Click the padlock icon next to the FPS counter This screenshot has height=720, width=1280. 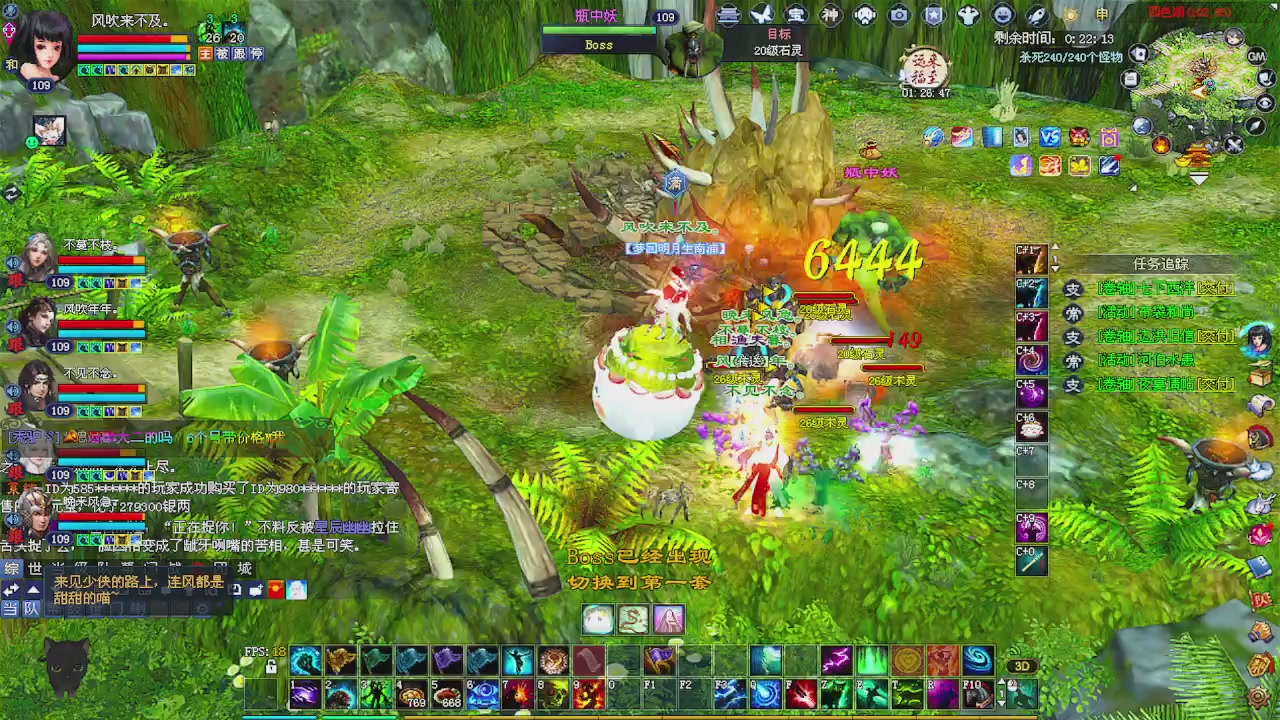point(271,668)
